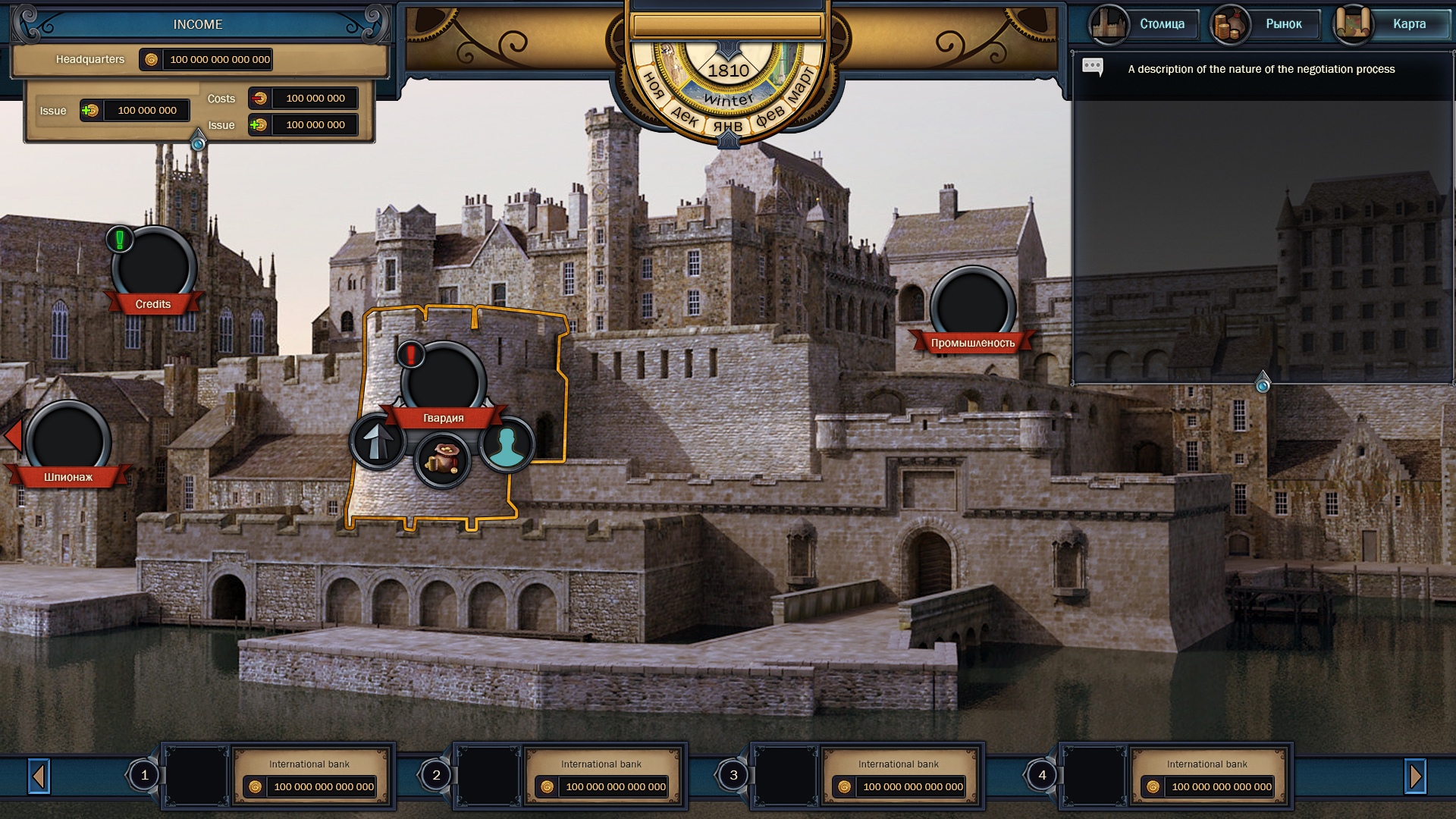Viewport: 1456px width, 819px height.
Task: Click the treasure bag icon under Гвардия
Action: (x=443, y=460)
